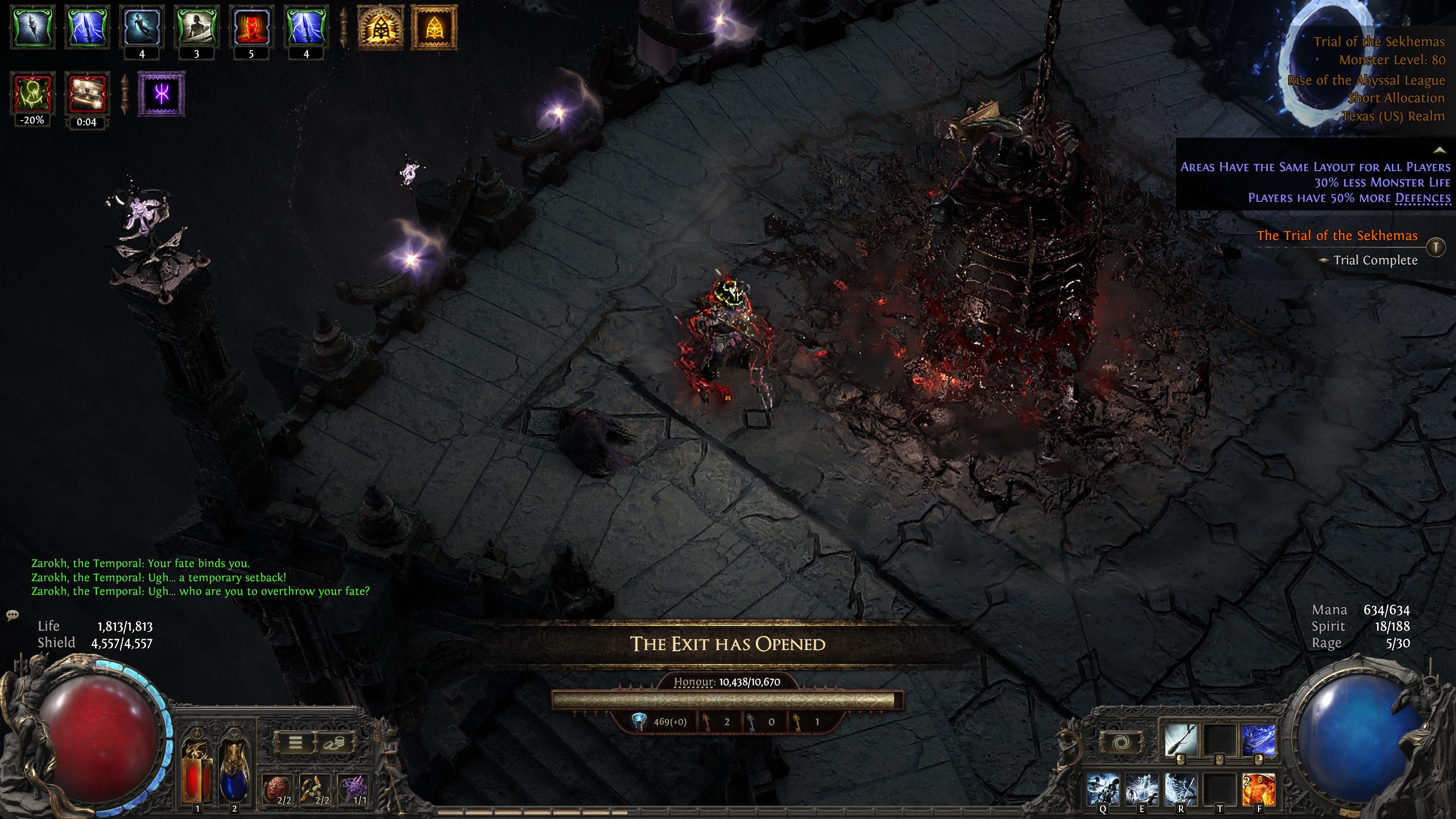Inspect the red screaming face buff icon
Screen dimensions: 1456x819
(x=251, y=27)
